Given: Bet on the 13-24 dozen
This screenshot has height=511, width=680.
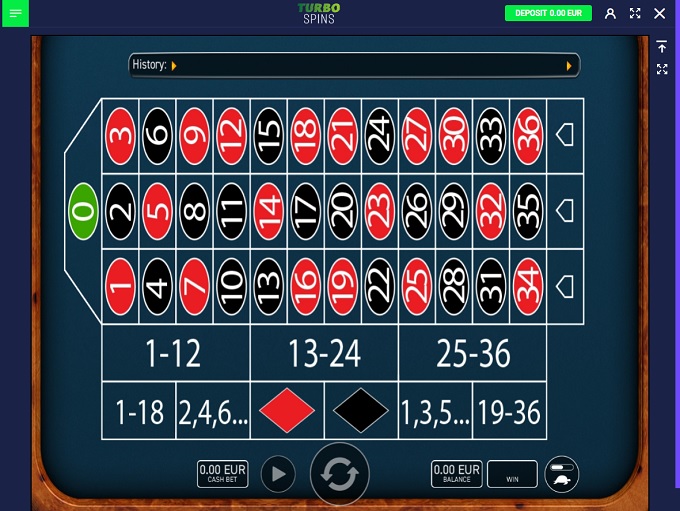Looking at the screenshot, I should pos(324,353).
